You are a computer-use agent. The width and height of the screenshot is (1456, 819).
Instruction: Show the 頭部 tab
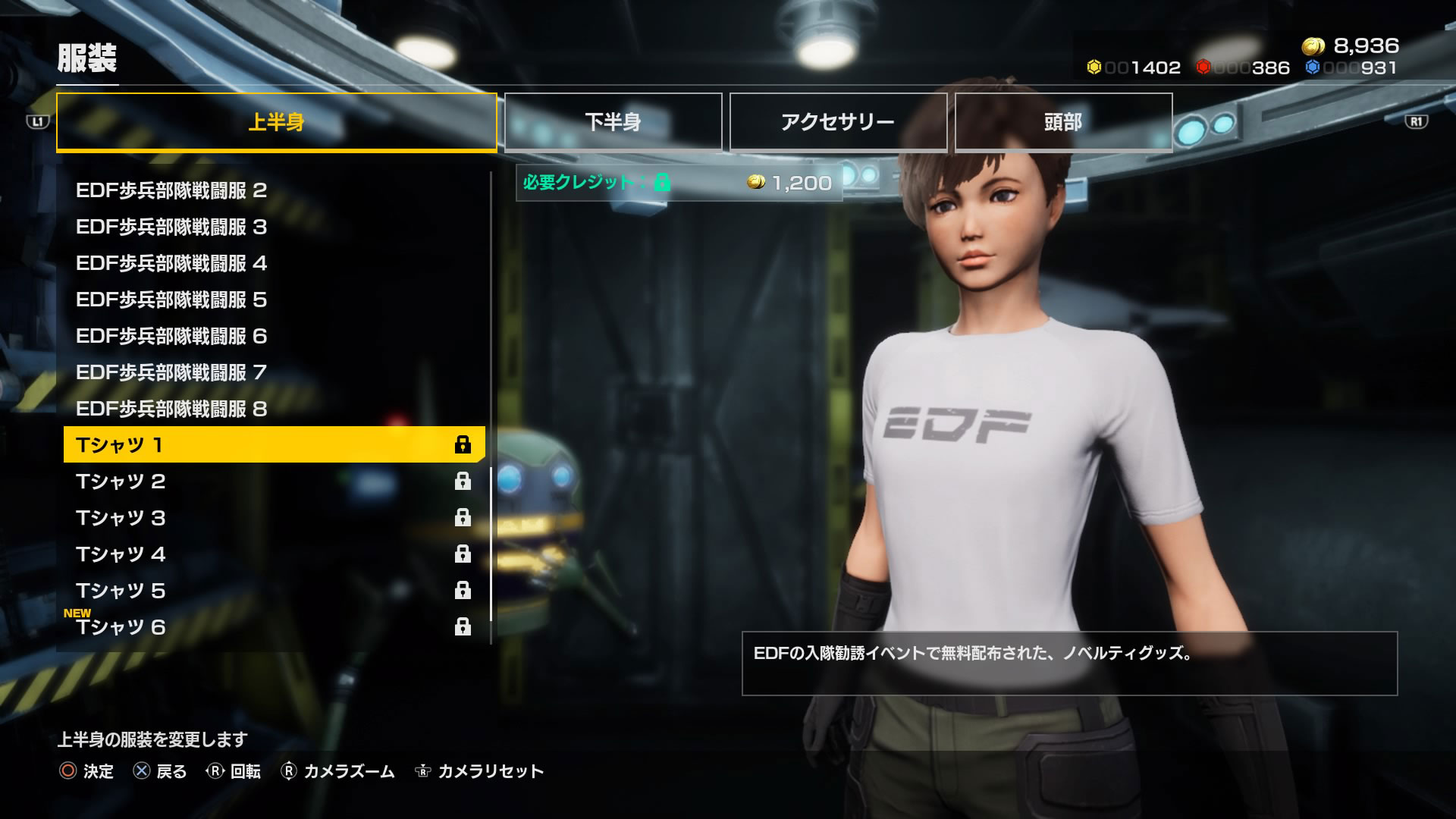point(1063,122)
